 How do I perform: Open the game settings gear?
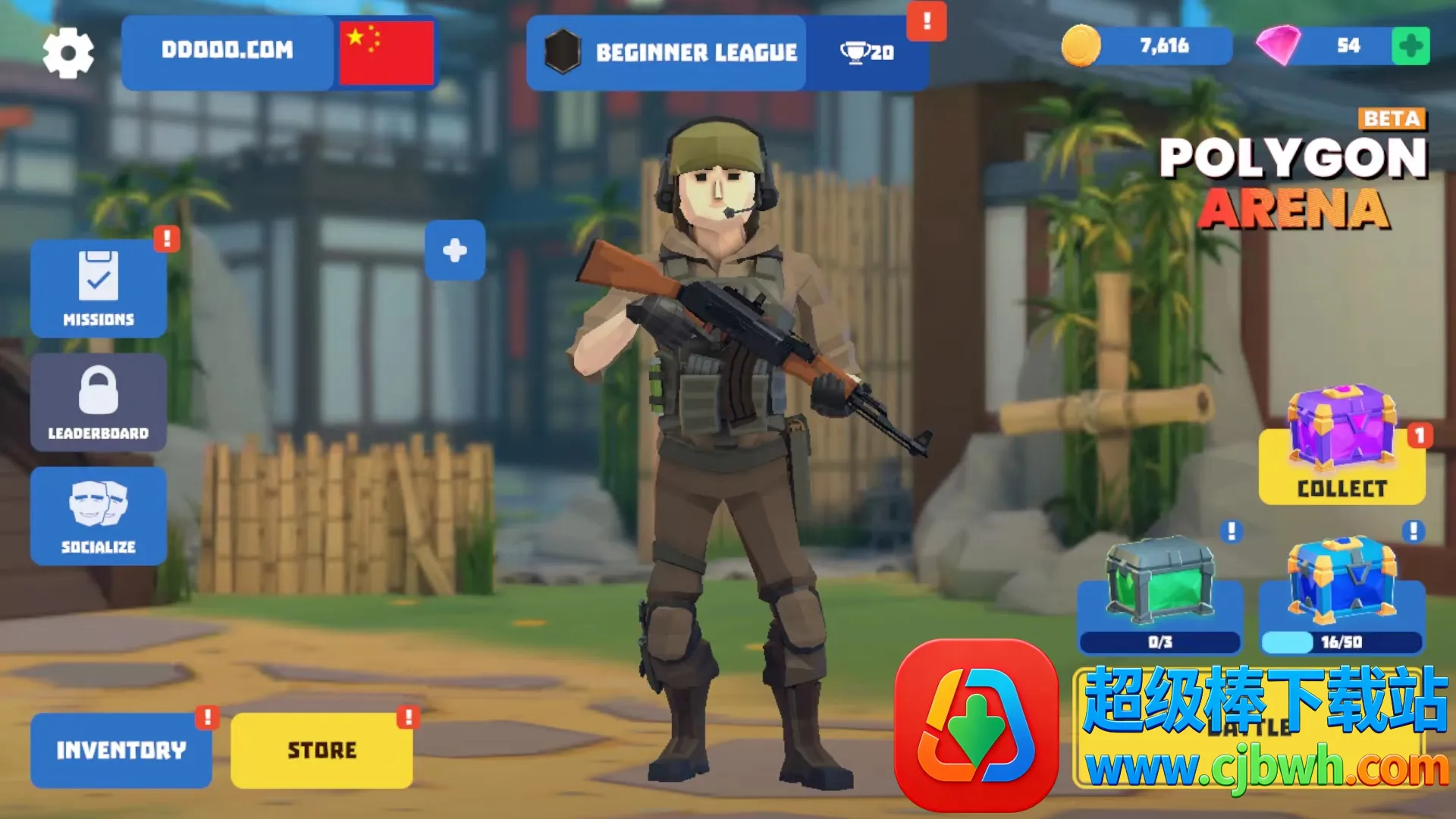pyautogui.click(x=68, y=52)
